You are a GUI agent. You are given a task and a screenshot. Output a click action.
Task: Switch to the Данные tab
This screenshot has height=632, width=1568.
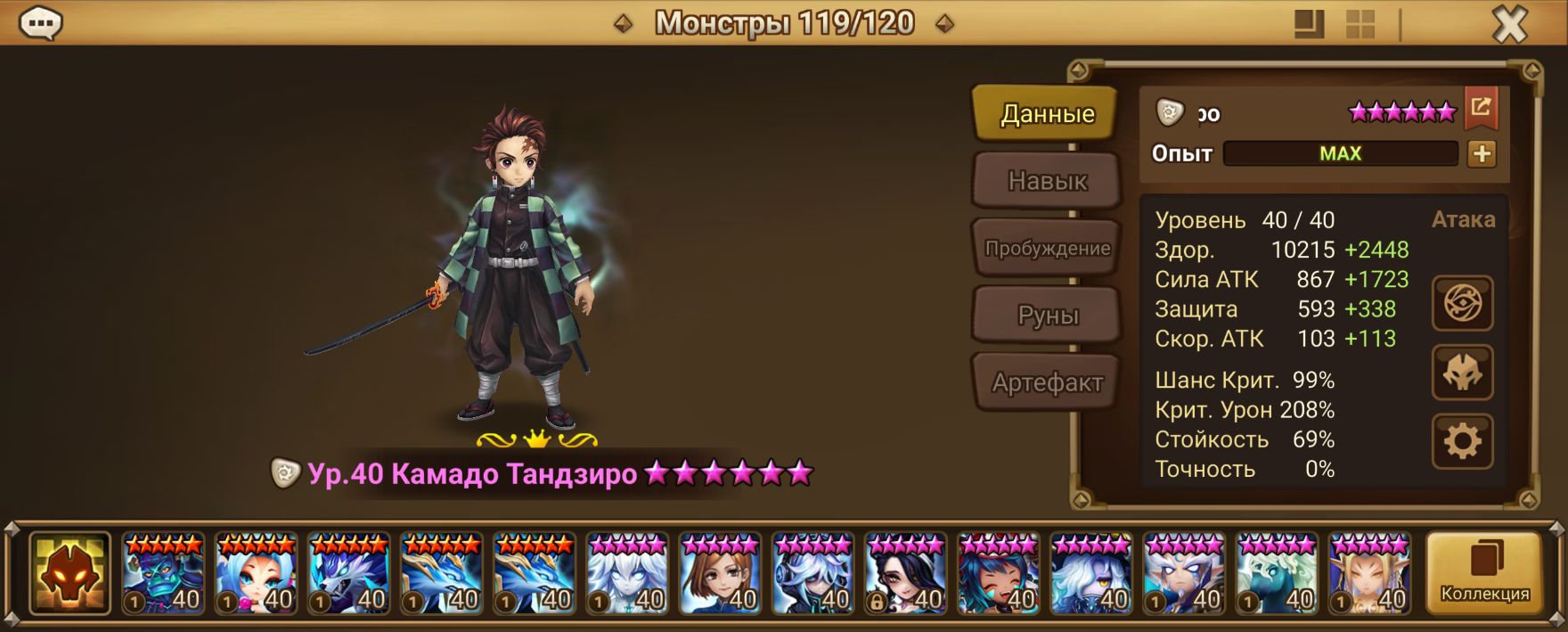pyautogui.click(x=1046, y=114)
